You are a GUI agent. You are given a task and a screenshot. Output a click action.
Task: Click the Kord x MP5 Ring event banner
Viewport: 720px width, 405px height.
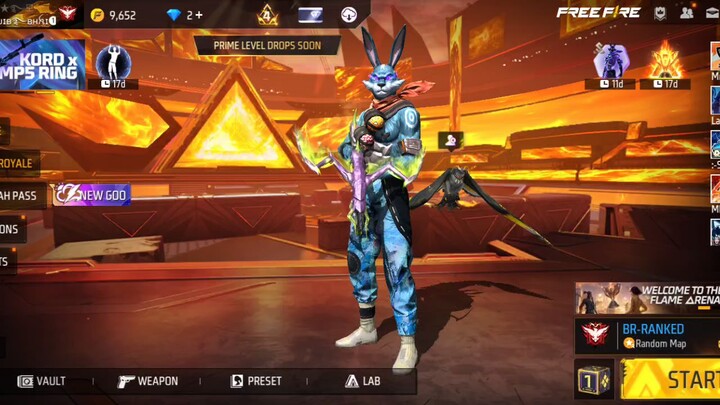[42, 65]
